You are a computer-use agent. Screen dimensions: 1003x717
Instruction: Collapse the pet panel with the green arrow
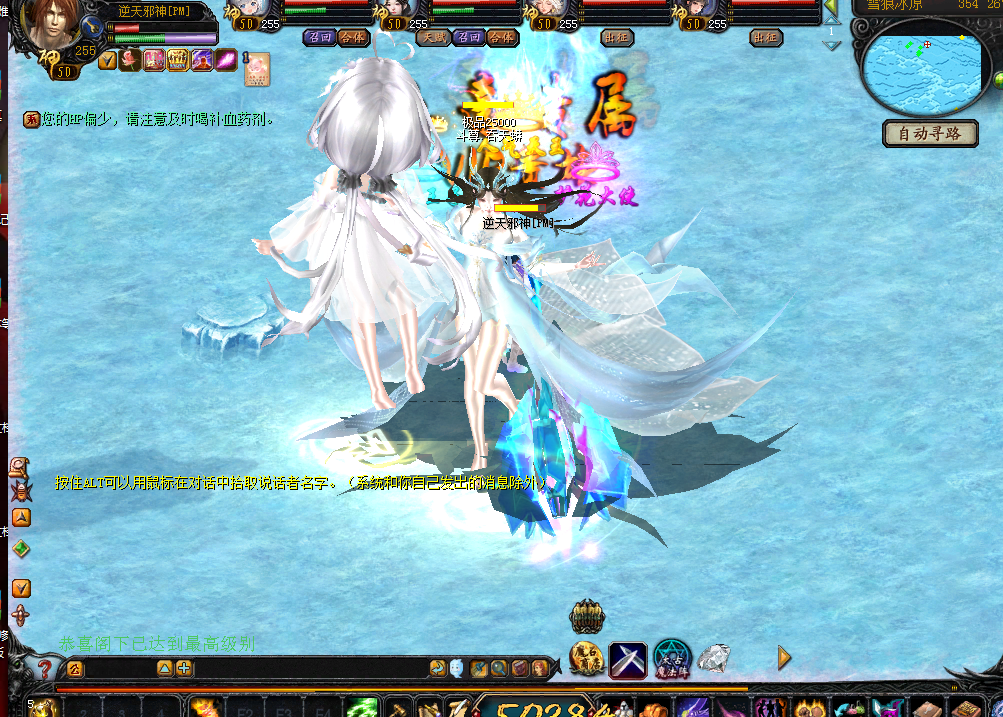click(831, 8)
